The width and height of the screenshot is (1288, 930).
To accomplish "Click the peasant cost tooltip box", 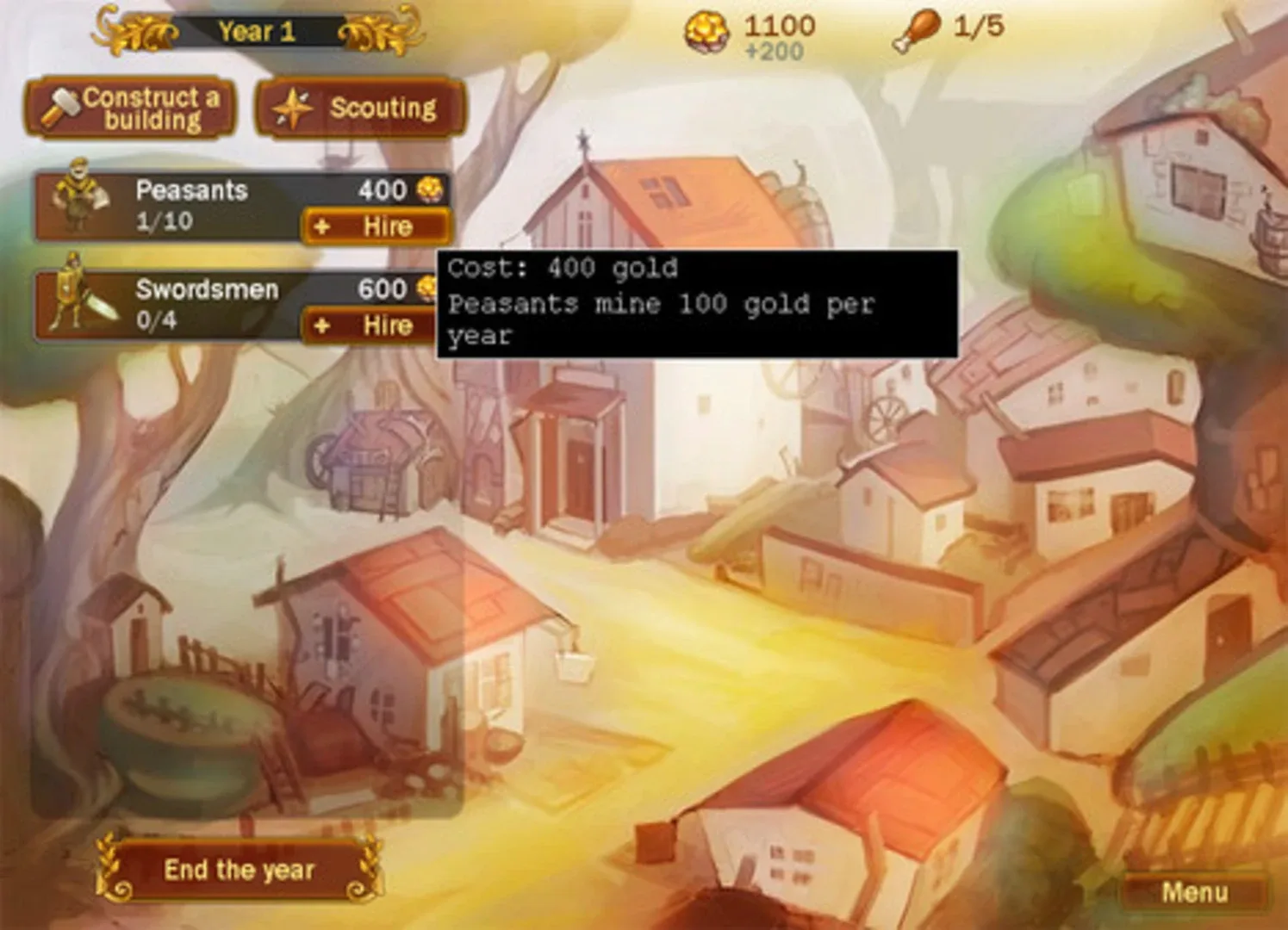I will coord(698,301).
